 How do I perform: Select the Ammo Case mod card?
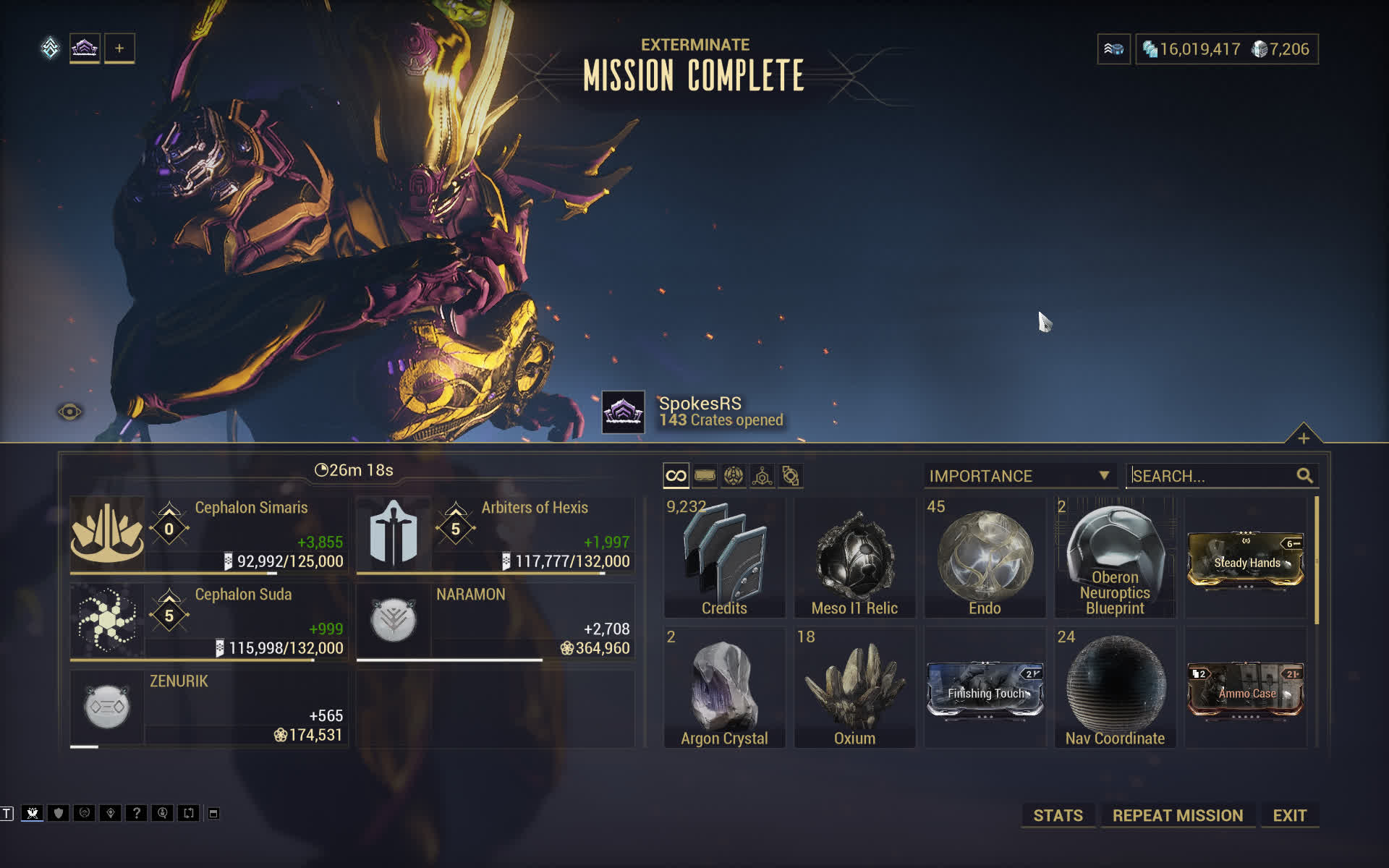[1245, 691]
